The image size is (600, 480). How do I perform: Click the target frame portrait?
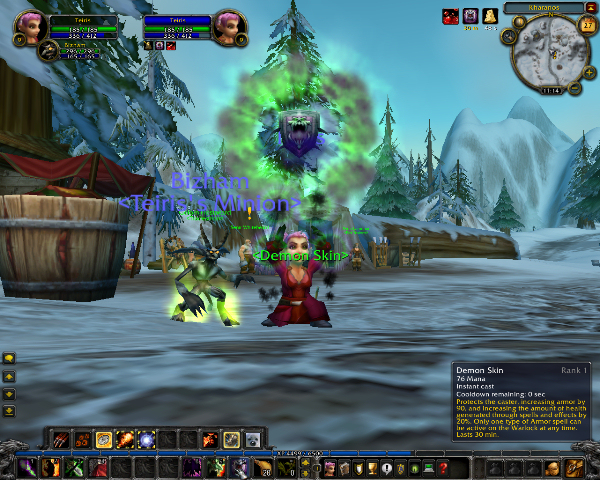[x=227, y=24]
